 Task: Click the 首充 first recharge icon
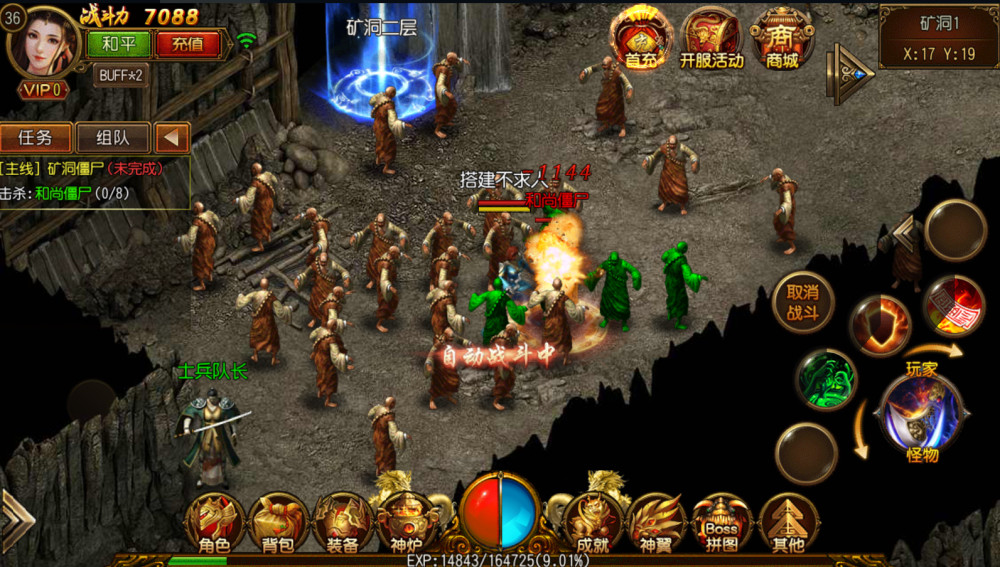tap(641, 38)
